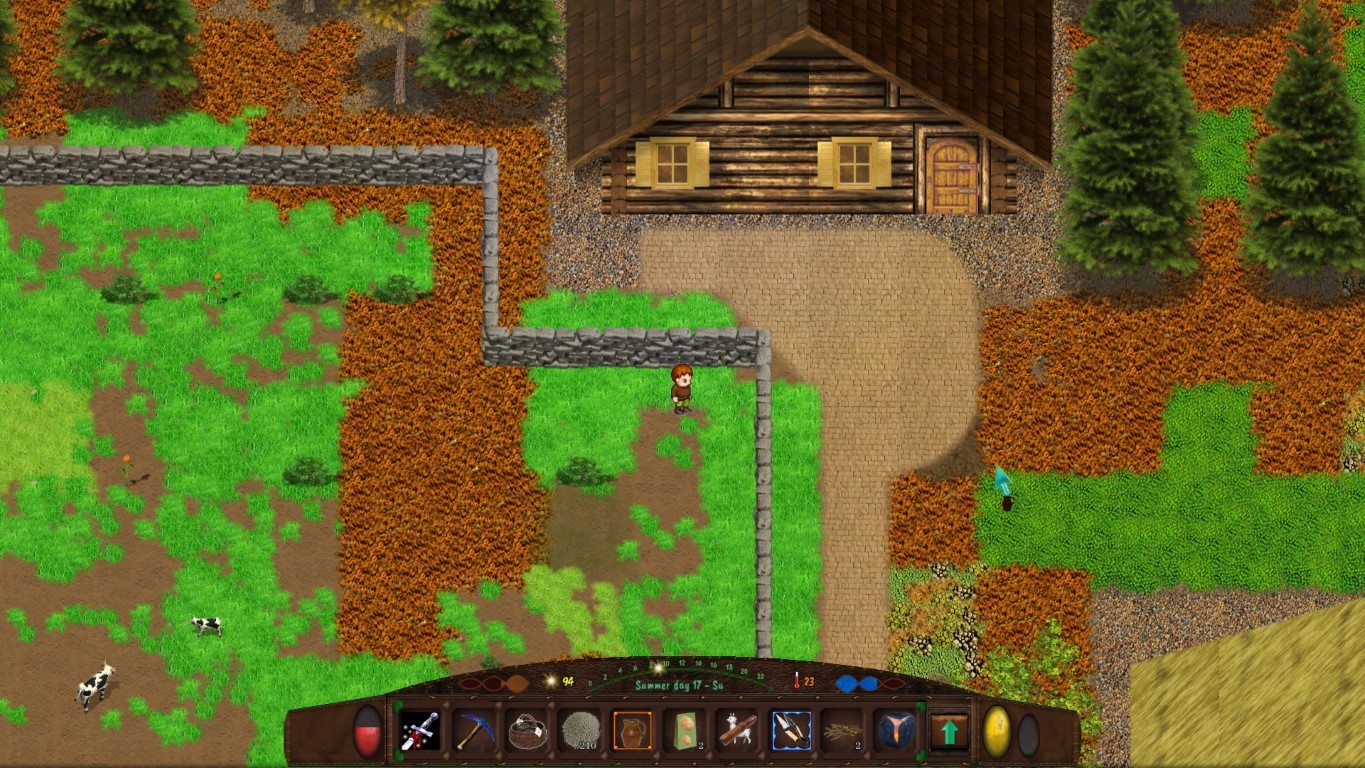
Task: Pick the green seed bag slot
Action: click(x=685, y=731)
